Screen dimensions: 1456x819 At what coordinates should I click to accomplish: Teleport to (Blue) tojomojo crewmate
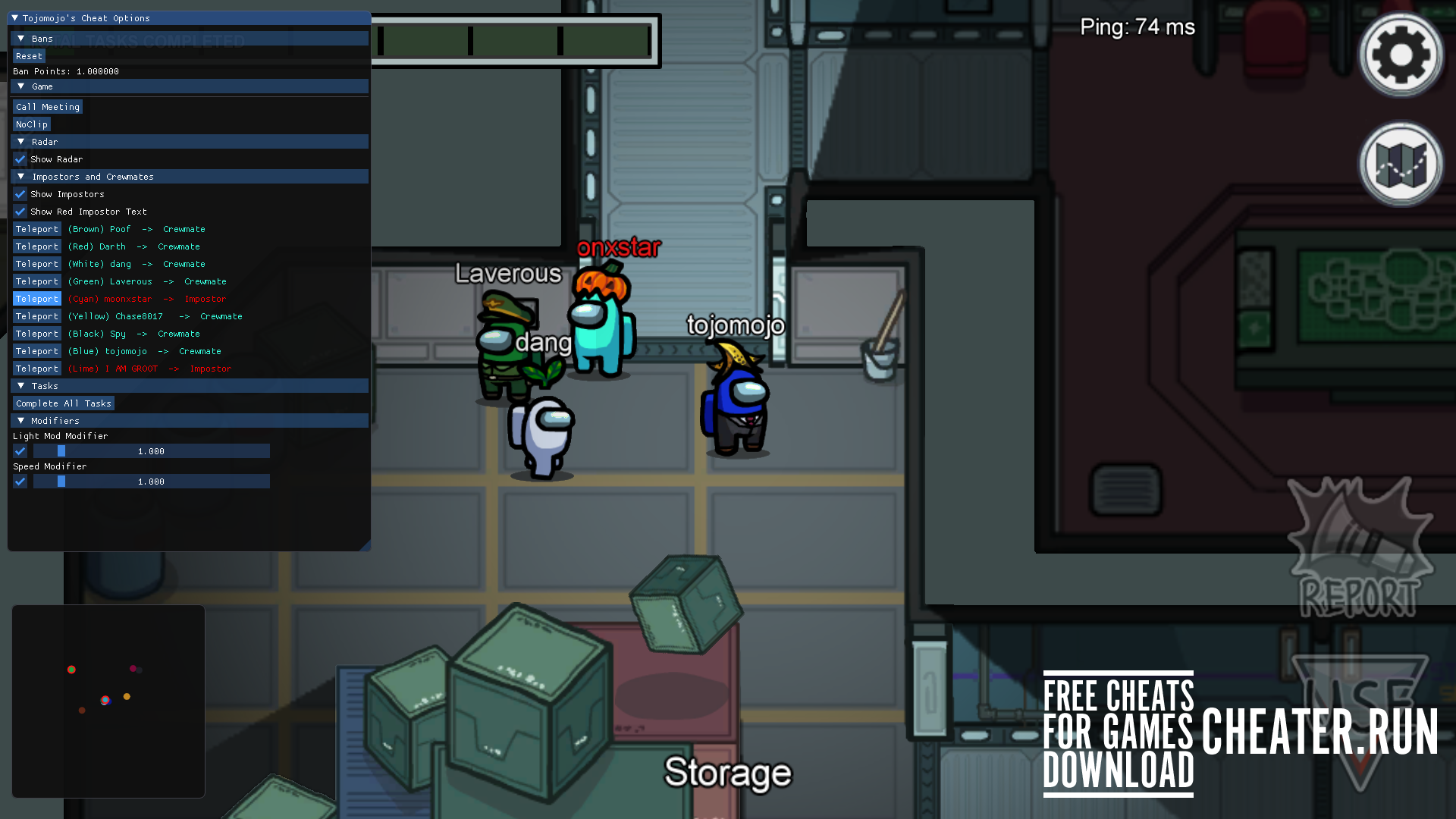click(x=36, y=351)
